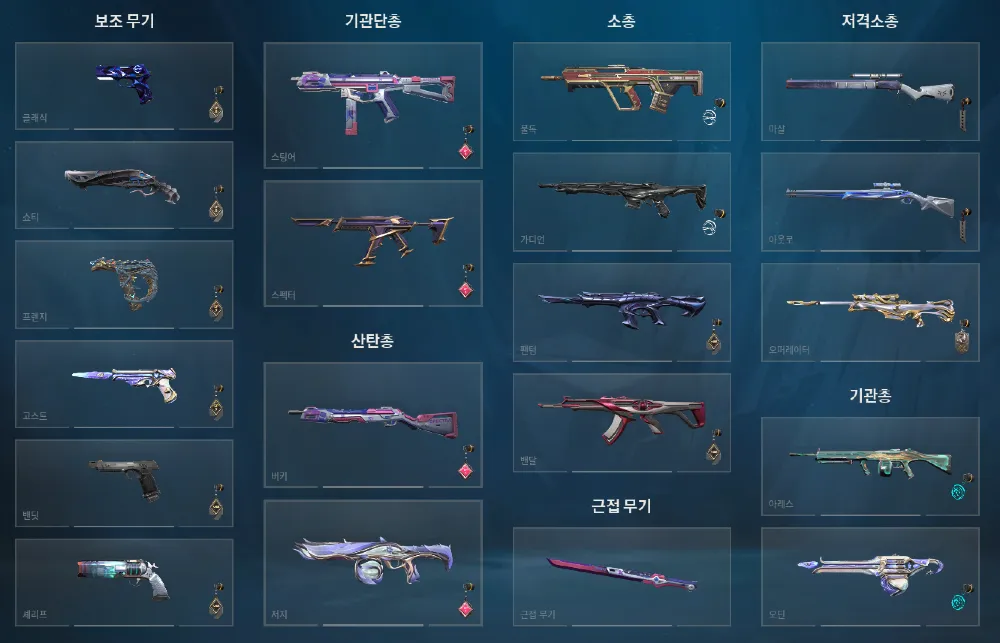Open the melee weapon (근접 무기) slot
Image resolution: width=1000 pixels, height=643 pixels.
click(622, 576)
